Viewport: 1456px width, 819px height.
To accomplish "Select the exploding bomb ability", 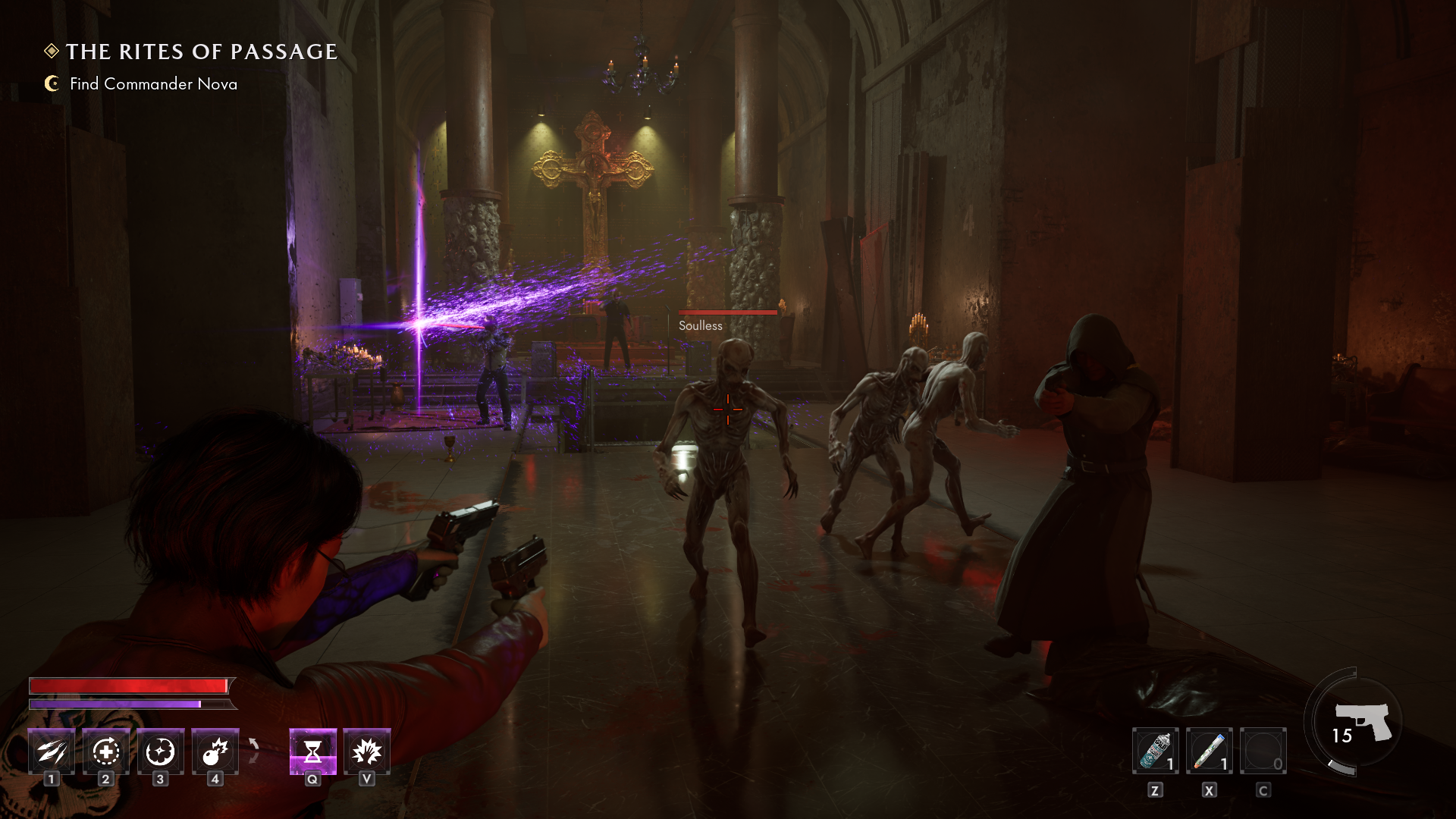I will (x=215, y=752).
